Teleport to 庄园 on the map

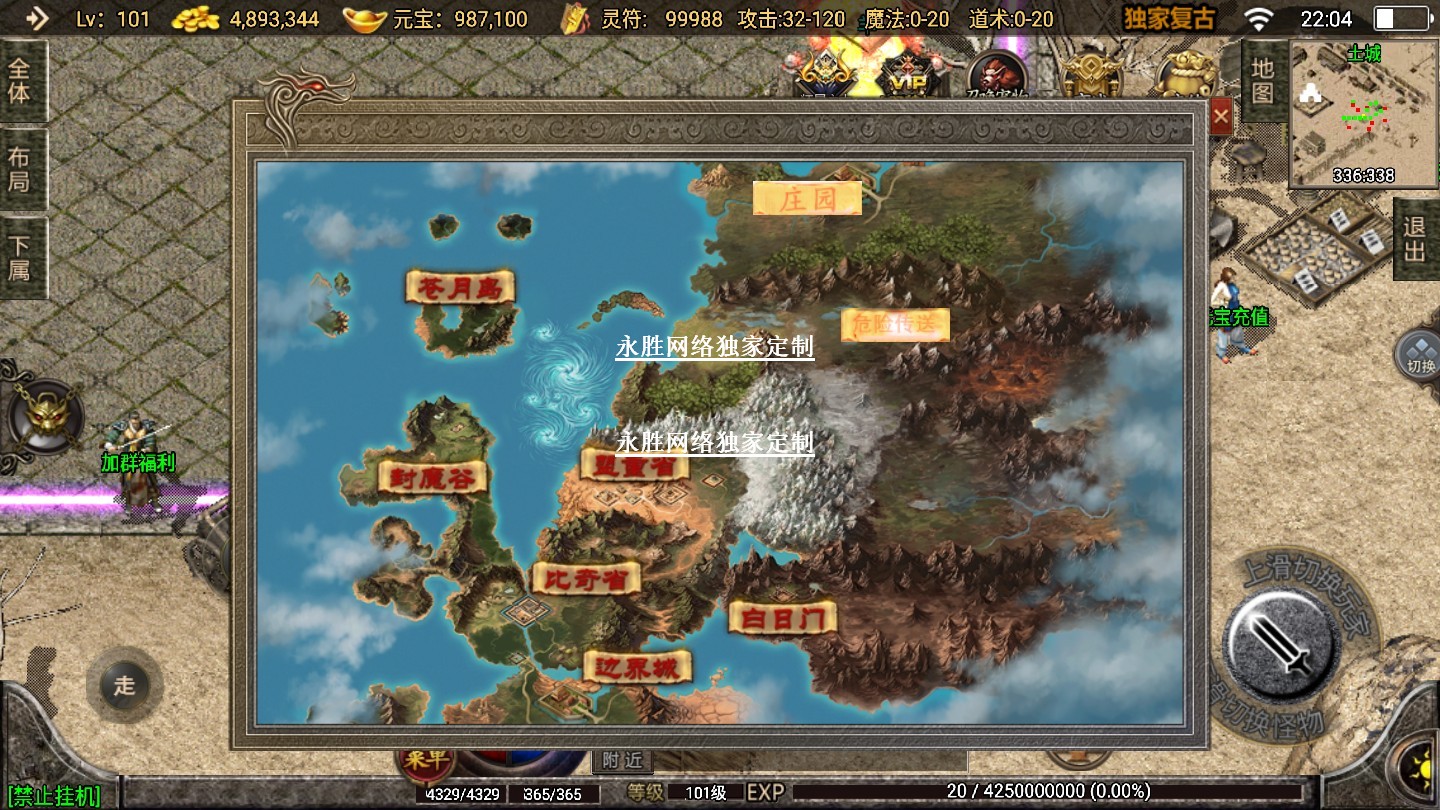(807, 198)
